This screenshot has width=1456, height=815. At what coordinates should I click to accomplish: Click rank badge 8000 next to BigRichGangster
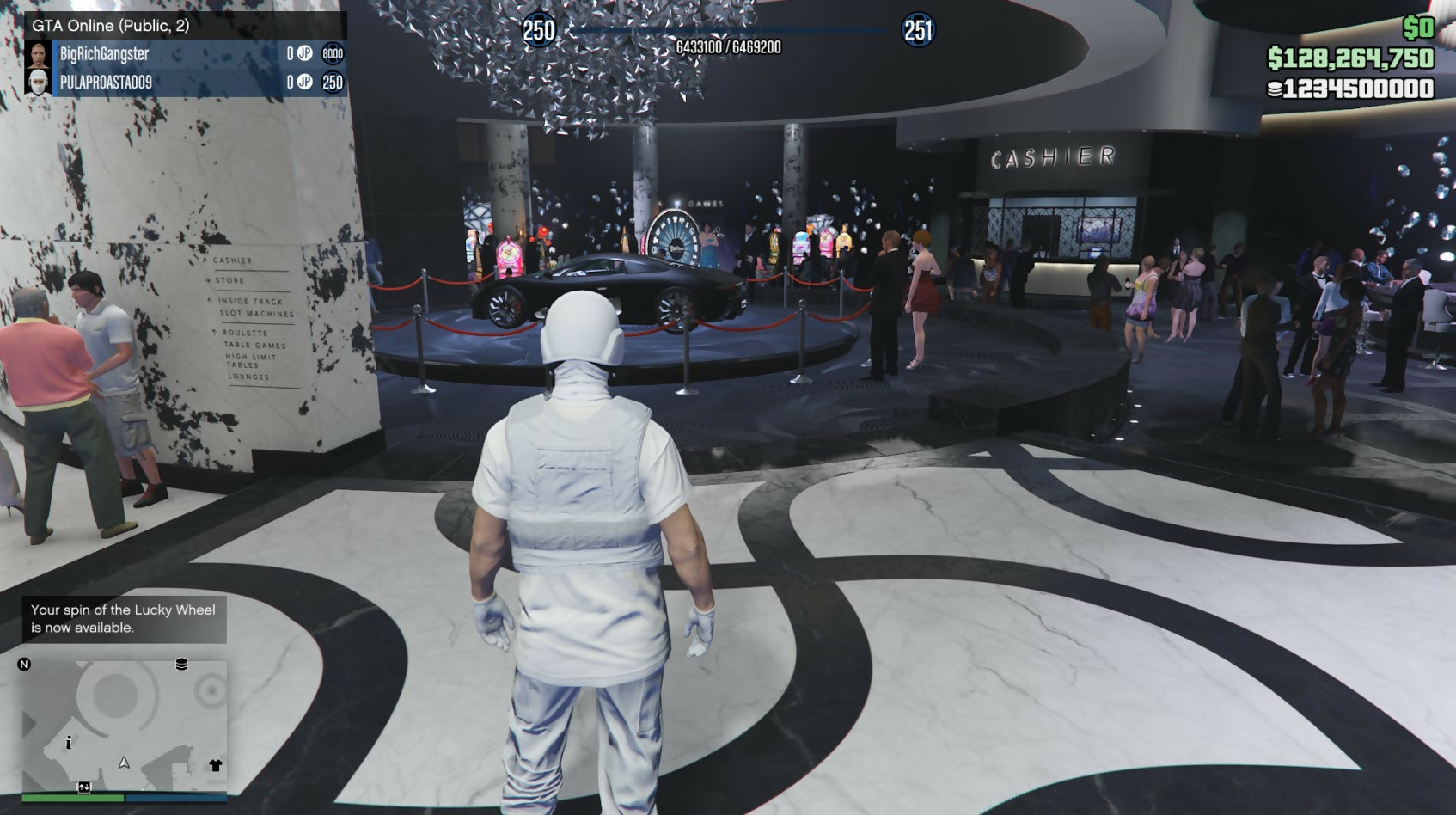(x=333, y=53)
